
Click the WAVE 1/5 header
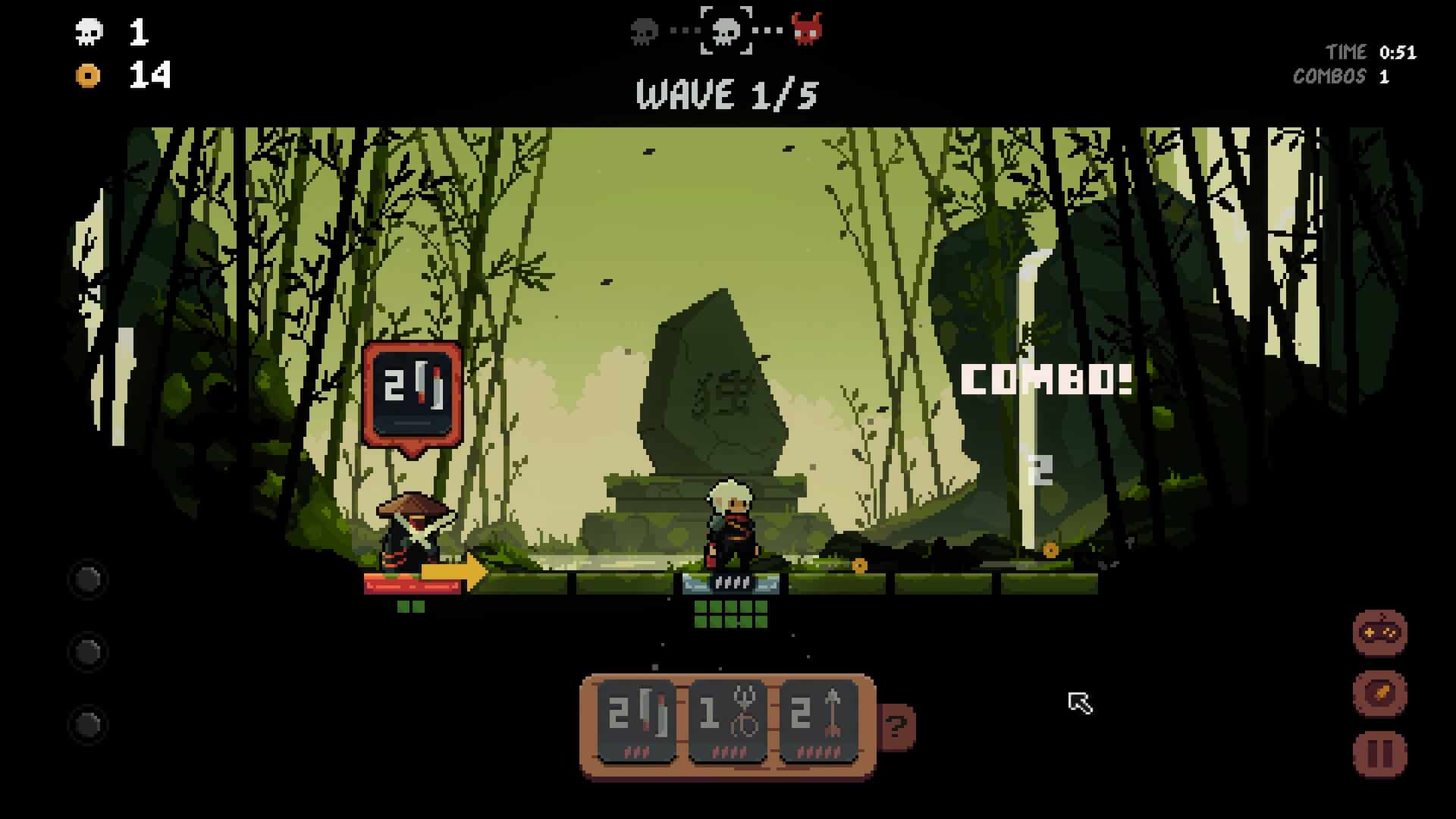726,93
